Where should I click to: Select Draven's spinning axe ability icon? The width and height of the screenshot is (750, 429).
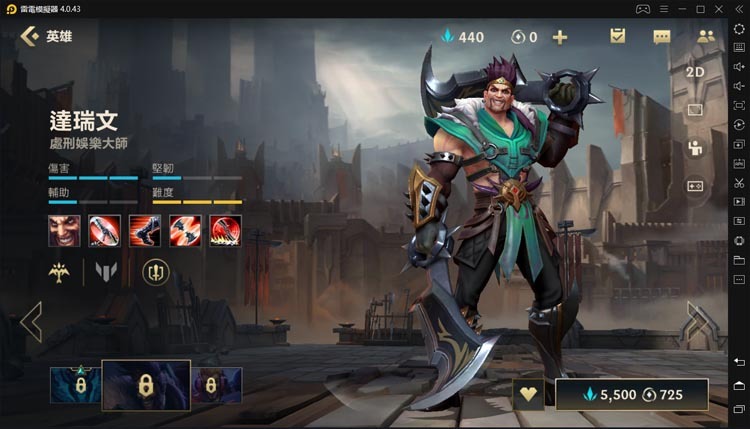point(104,231)
